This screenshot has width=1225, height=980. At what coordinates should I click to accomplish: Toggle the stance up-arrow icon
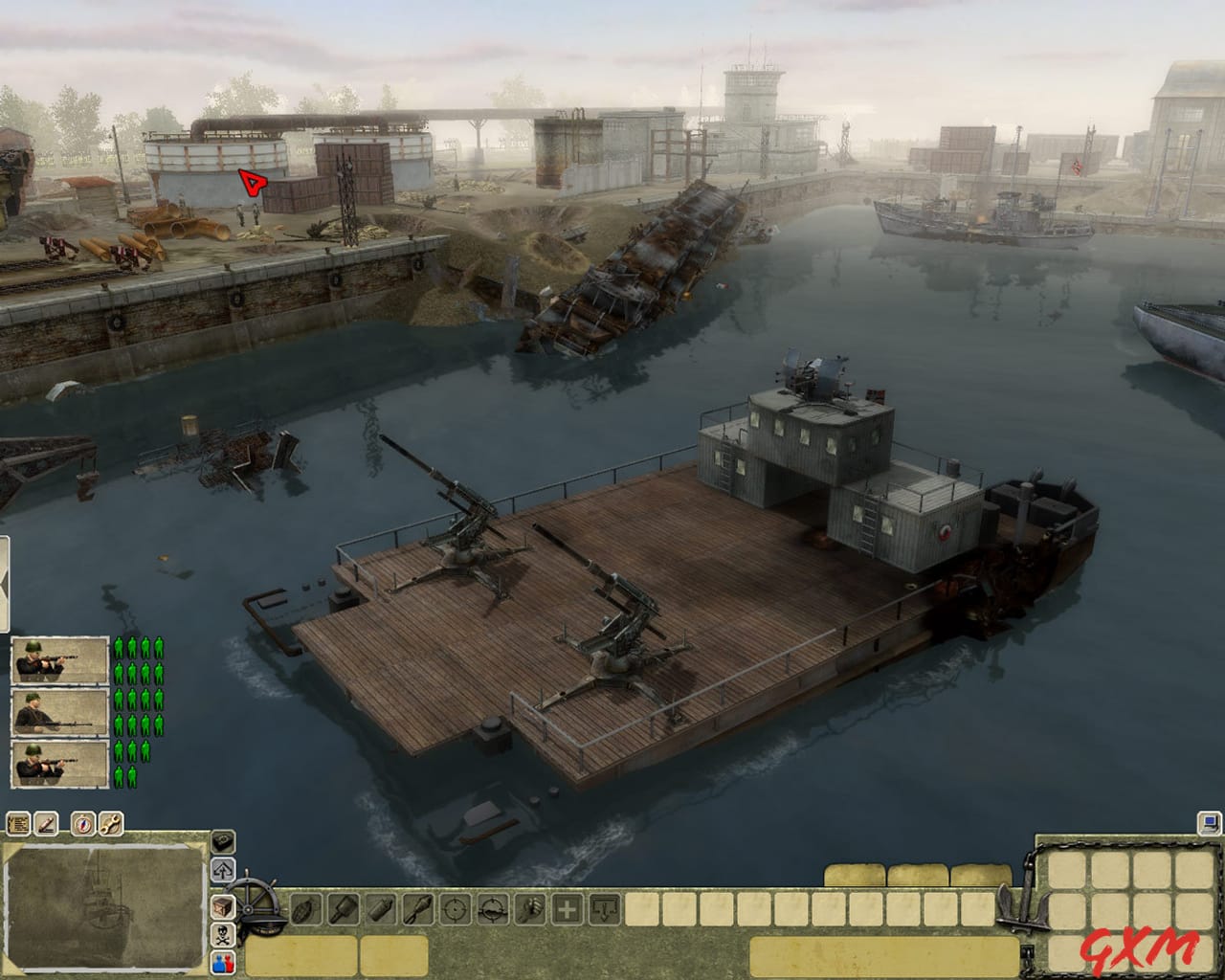223,868
